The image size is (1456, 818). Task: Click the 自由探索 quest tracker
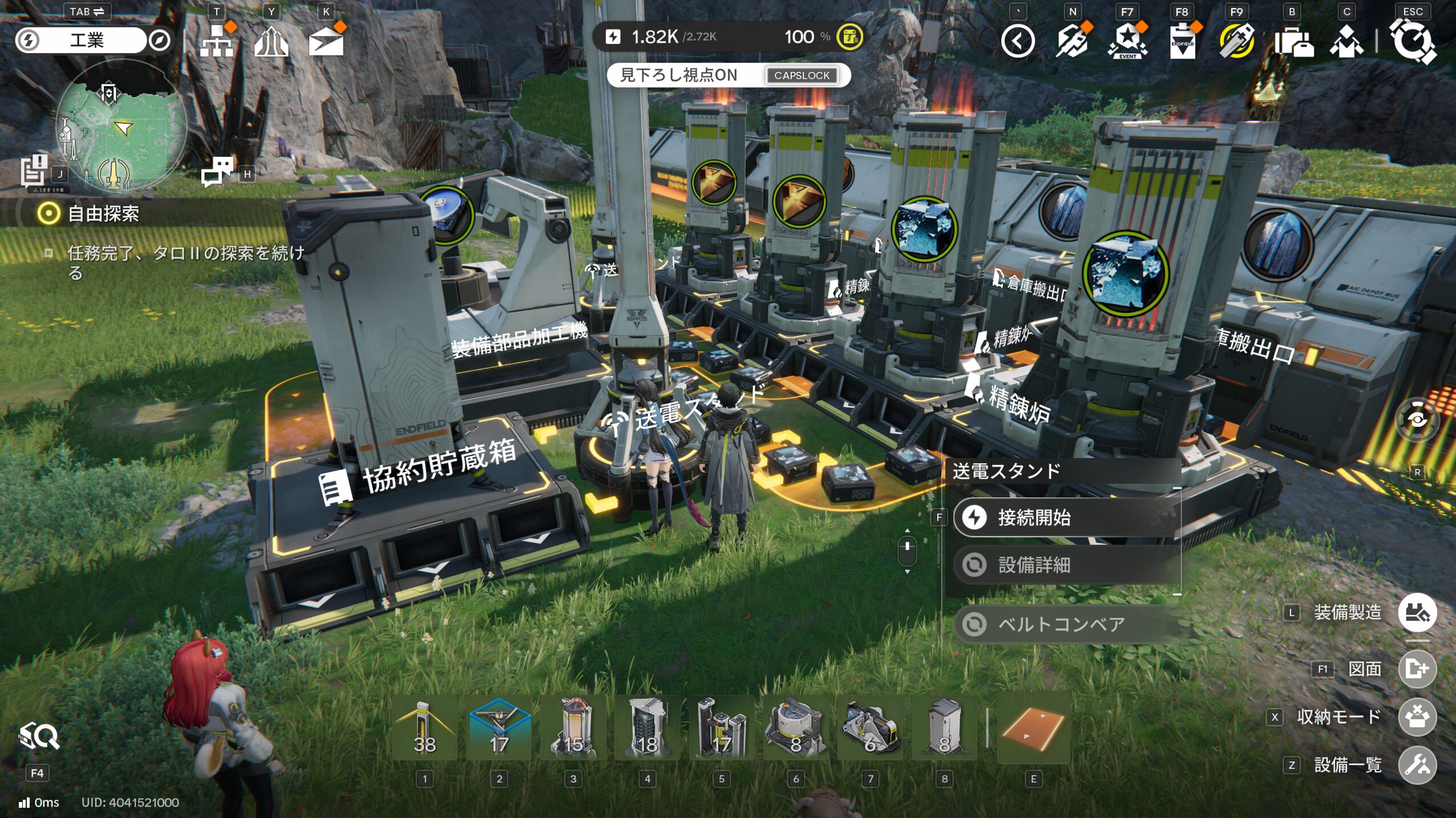[x=103, y=214]
